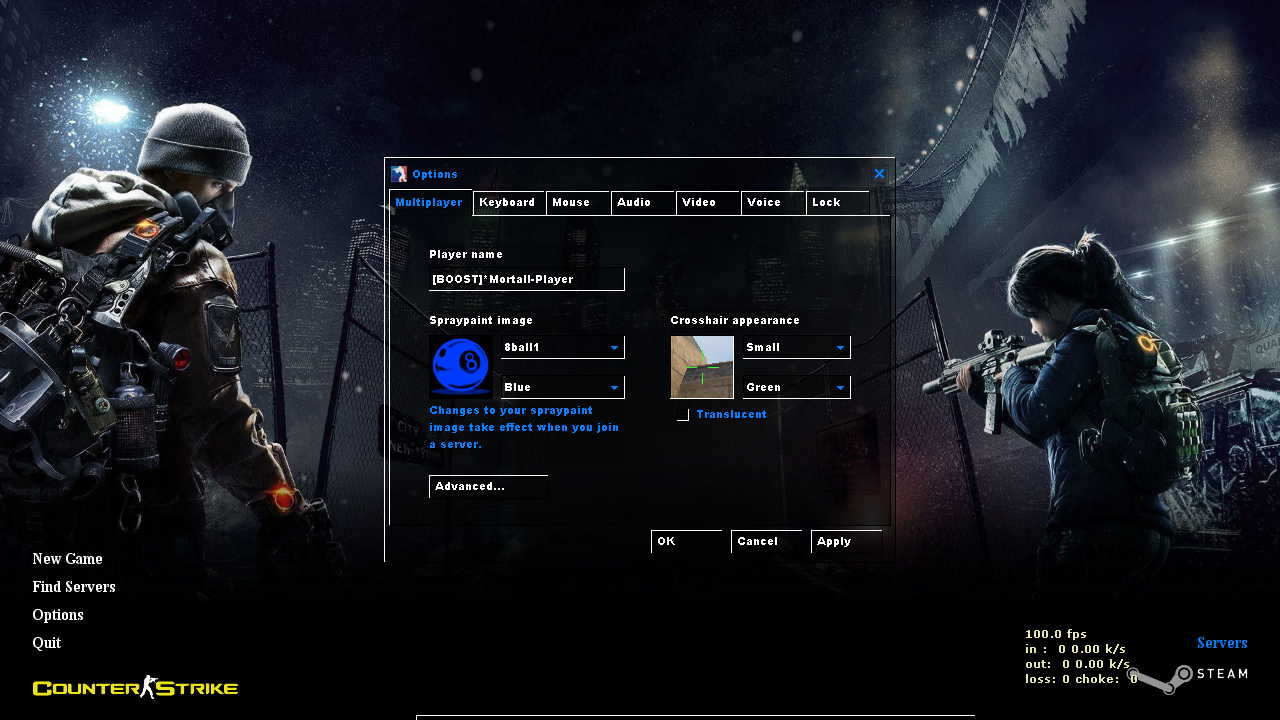
Task: Switch to the Keyboard tab
Action: pyautogui.click(x=508, y=202)
